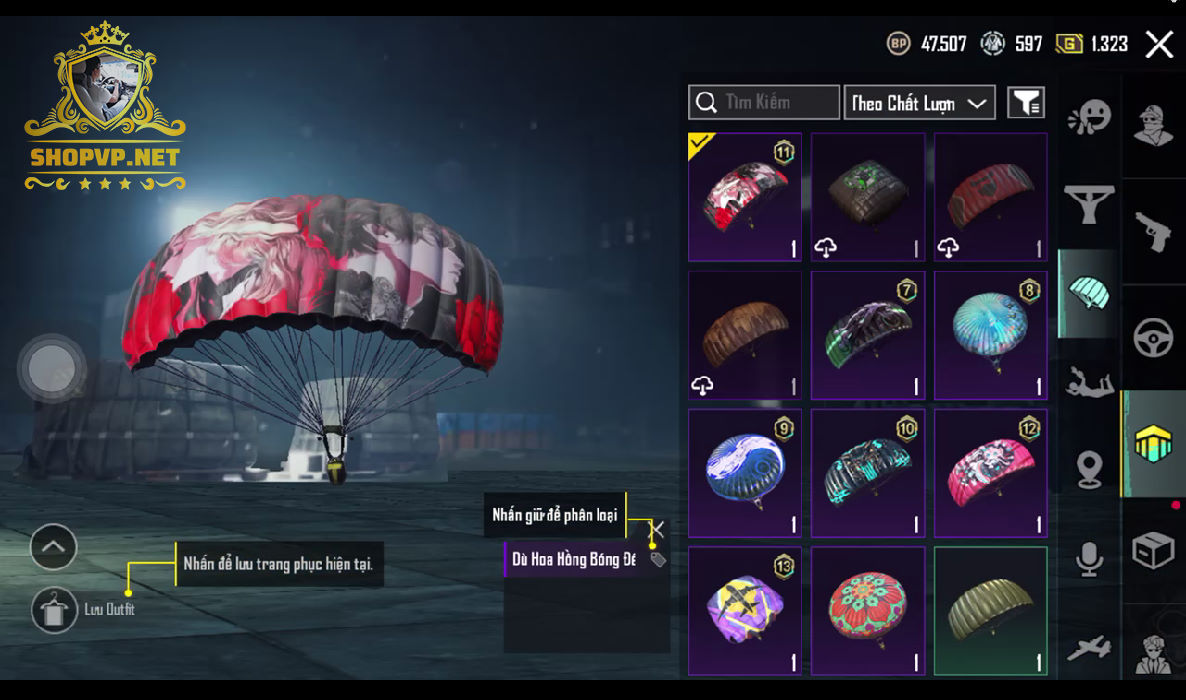Viewport: 1186px width, 700px height.
Task: Select the level 8 teal round parachute
Action: point(991,335)
